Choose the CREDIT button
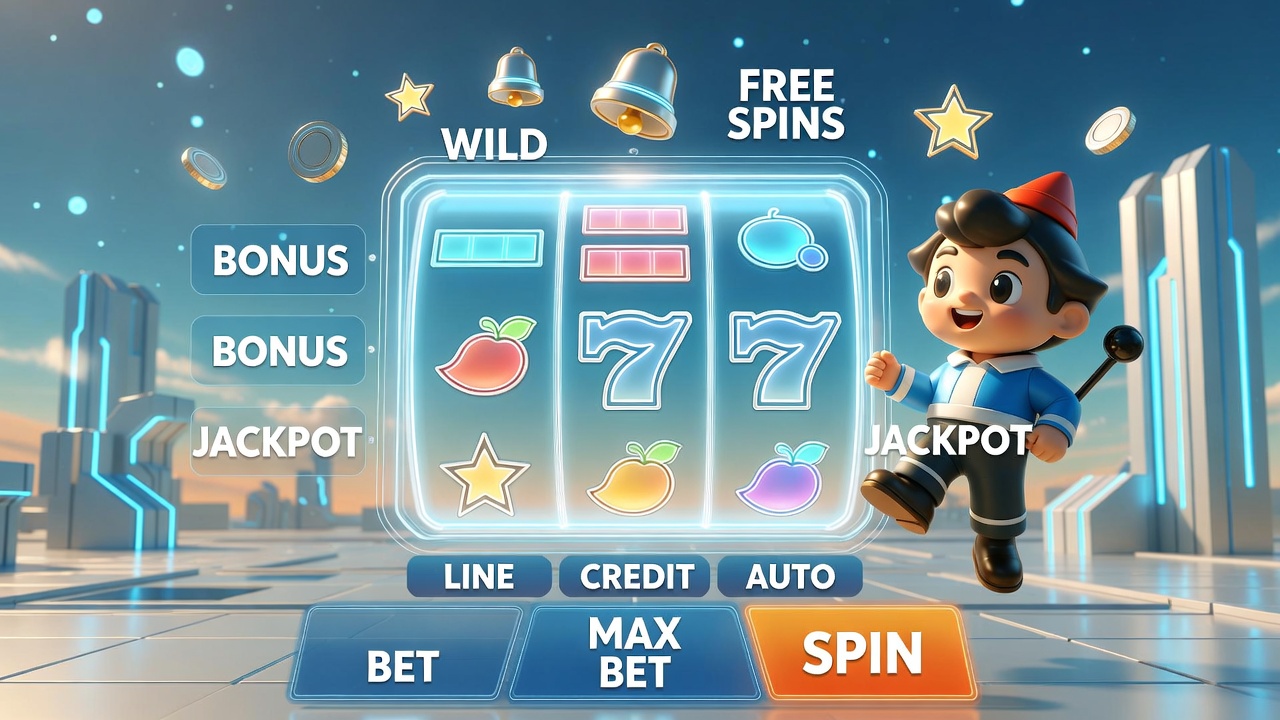The height and width of the screenshot is (720, 1280). click(636, 577)
